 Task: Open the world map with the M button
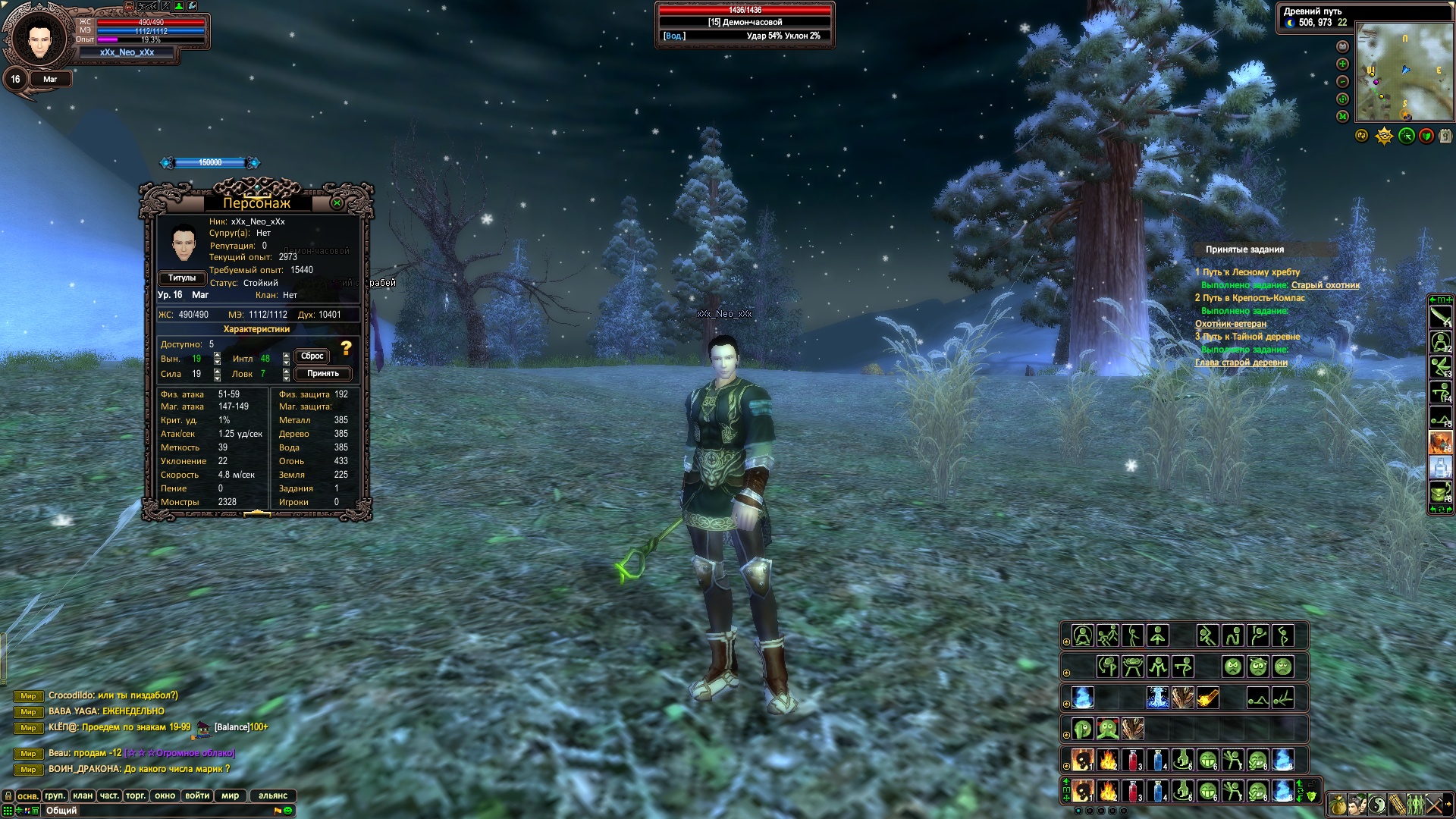[x=1342, y=116]
